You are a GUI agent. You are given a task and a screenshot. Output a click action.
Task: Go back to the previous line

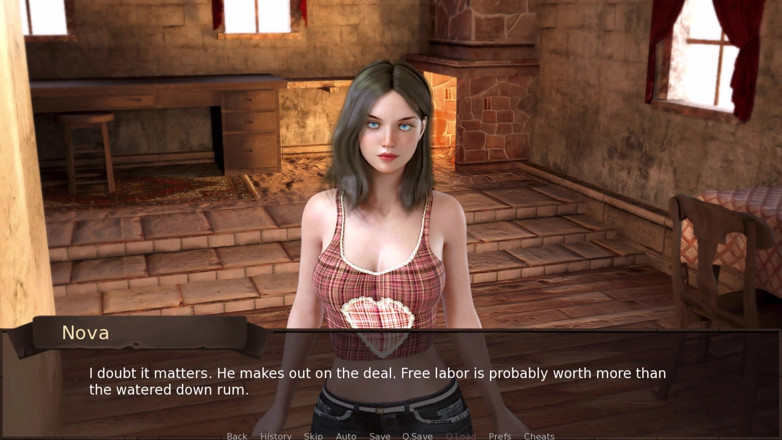click(x=236, y=436)
